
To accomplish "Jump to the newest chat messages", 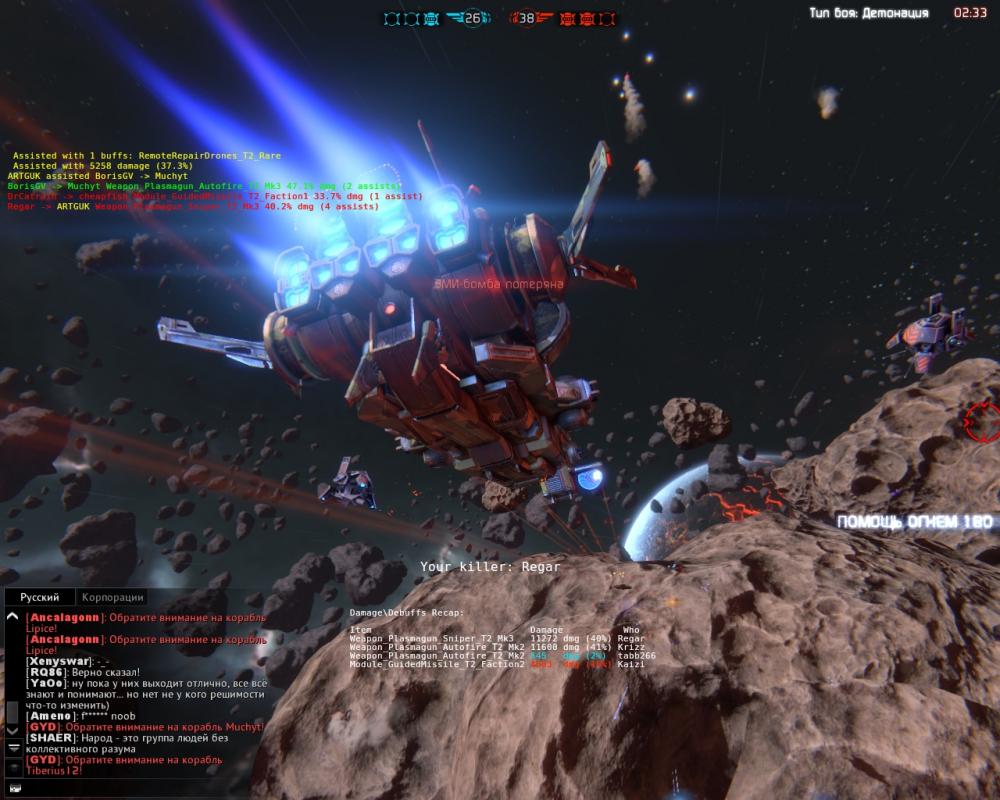I will point(13,747).
